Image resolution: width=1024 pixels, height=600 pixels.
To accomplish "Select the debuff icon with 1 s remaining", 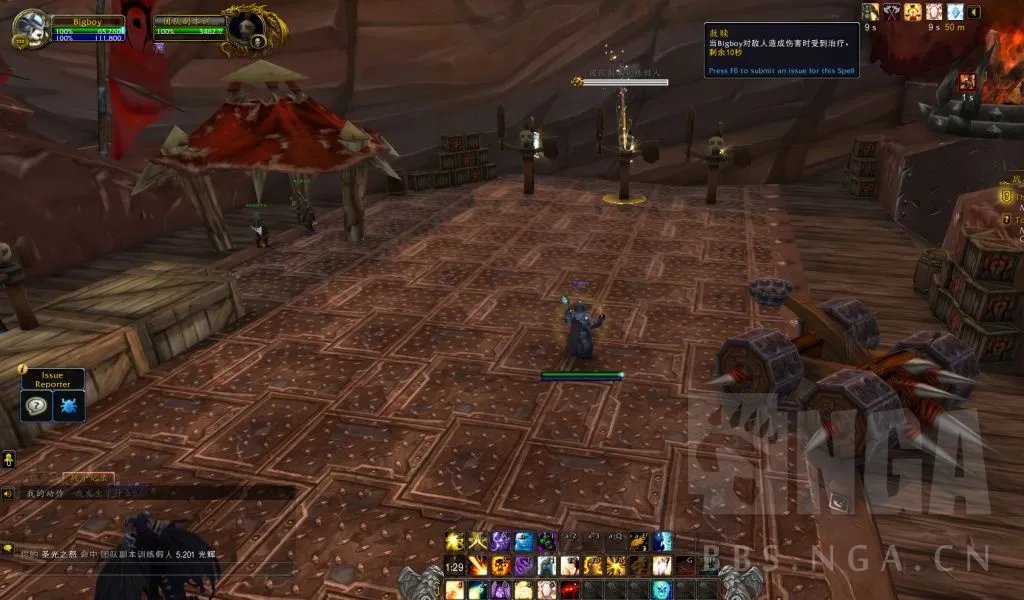I will pyautogui.click(x=967, y=82).
